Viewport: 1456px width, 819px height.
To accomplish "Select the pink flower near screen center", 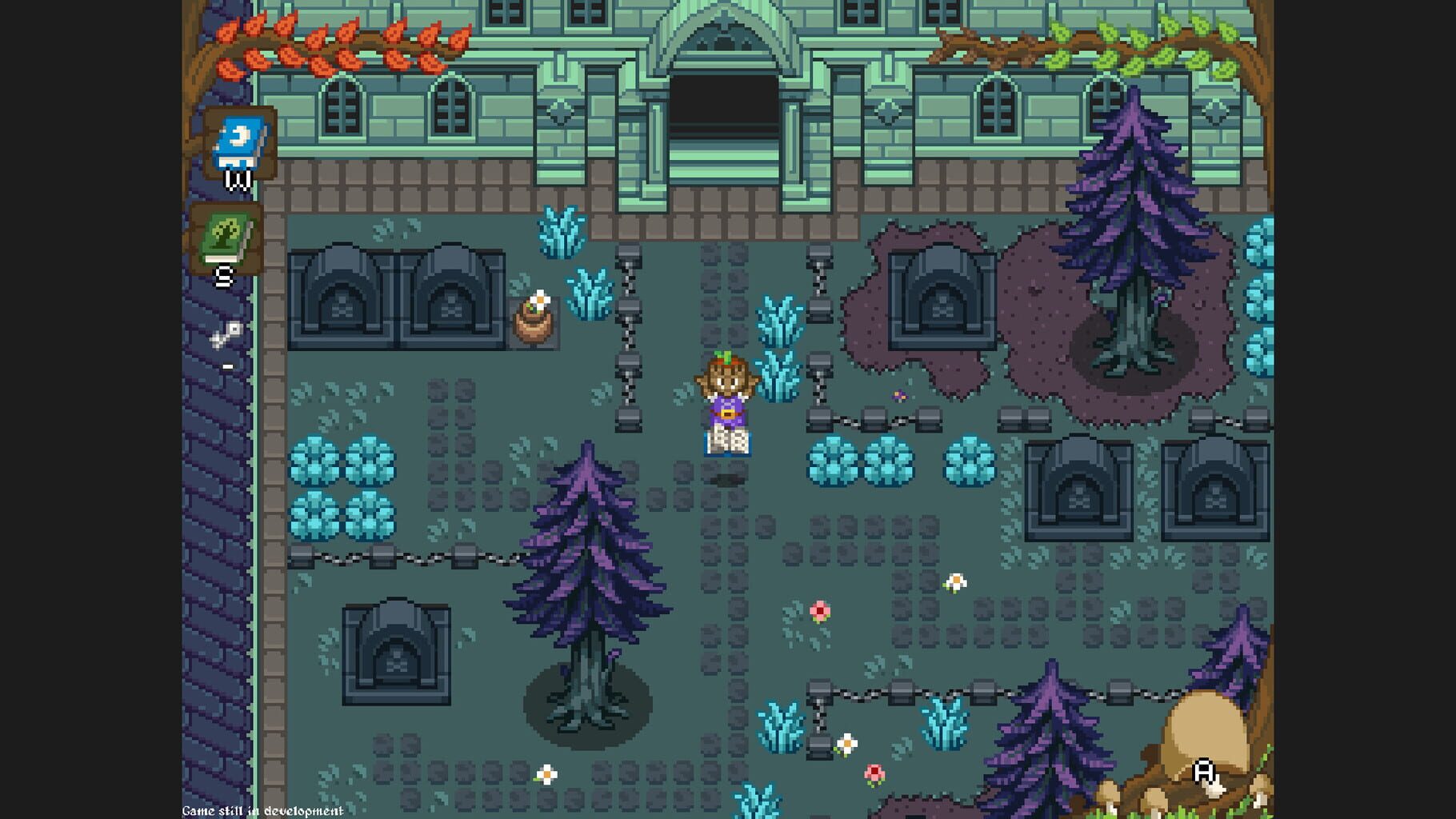I will point(821,610).
